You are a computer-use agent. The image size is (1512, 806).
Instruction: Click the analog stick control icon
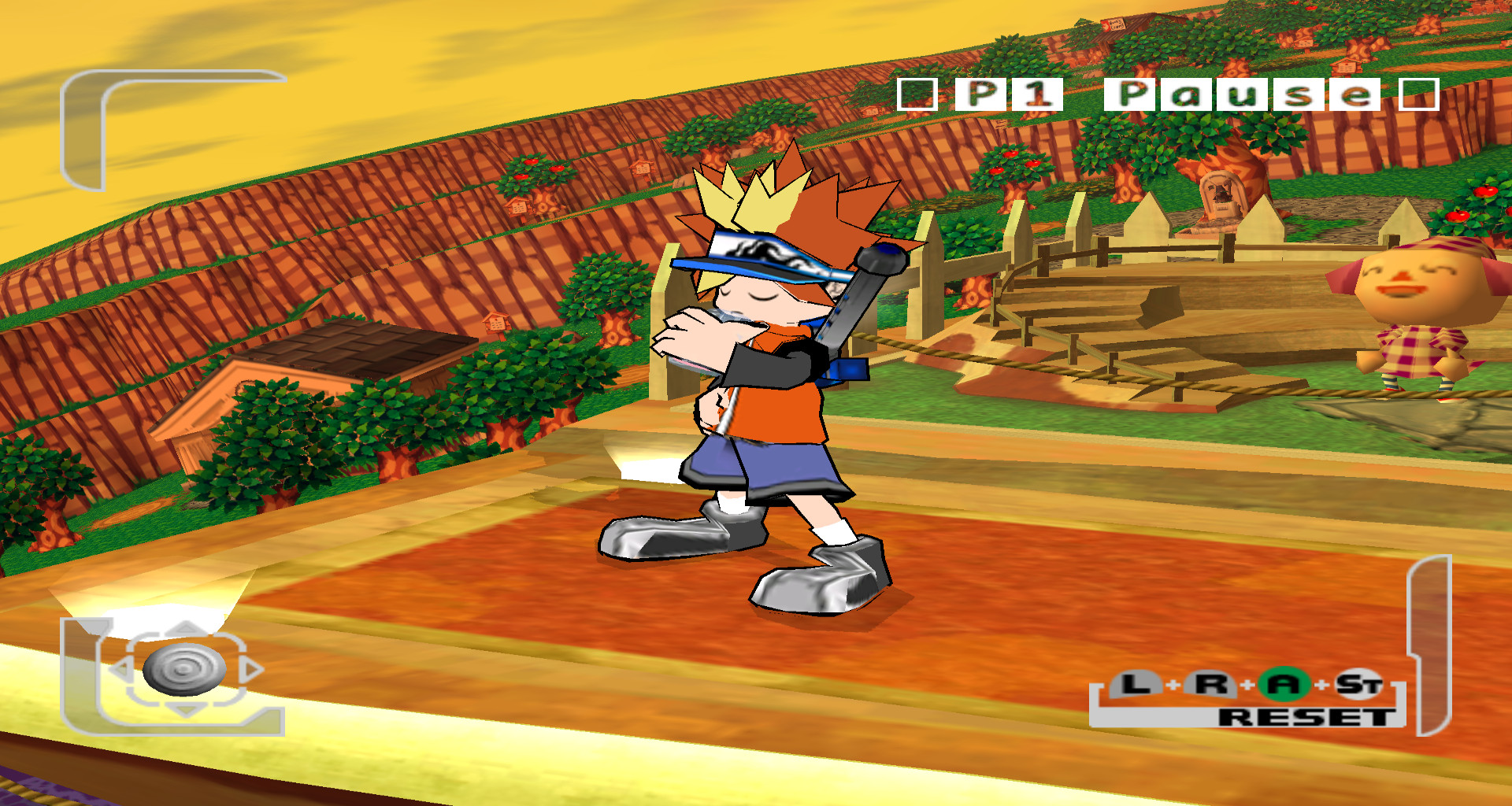point(185,669)
